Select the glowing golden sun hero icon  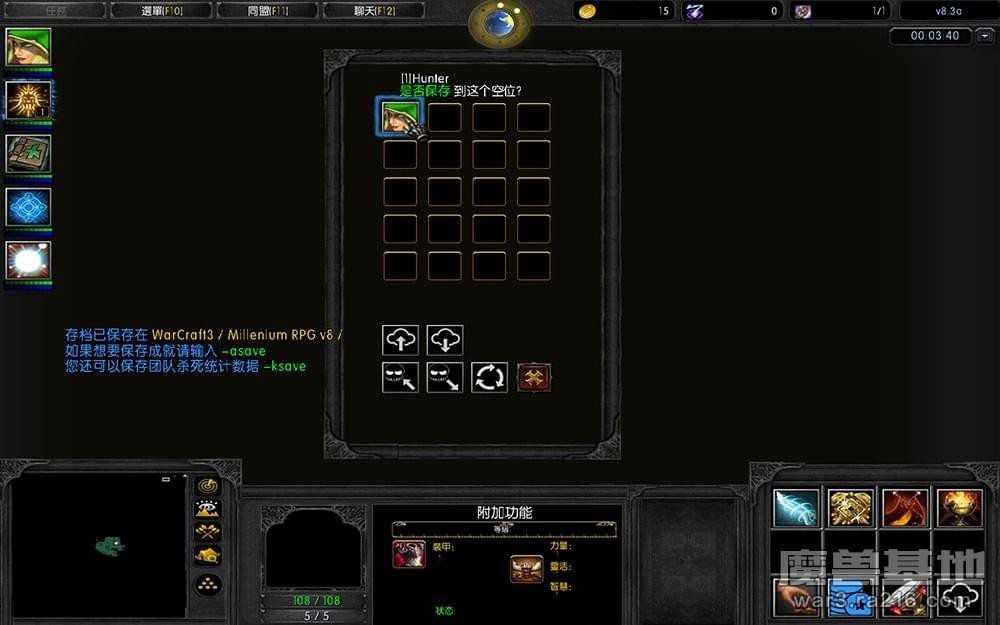point(28,100)
